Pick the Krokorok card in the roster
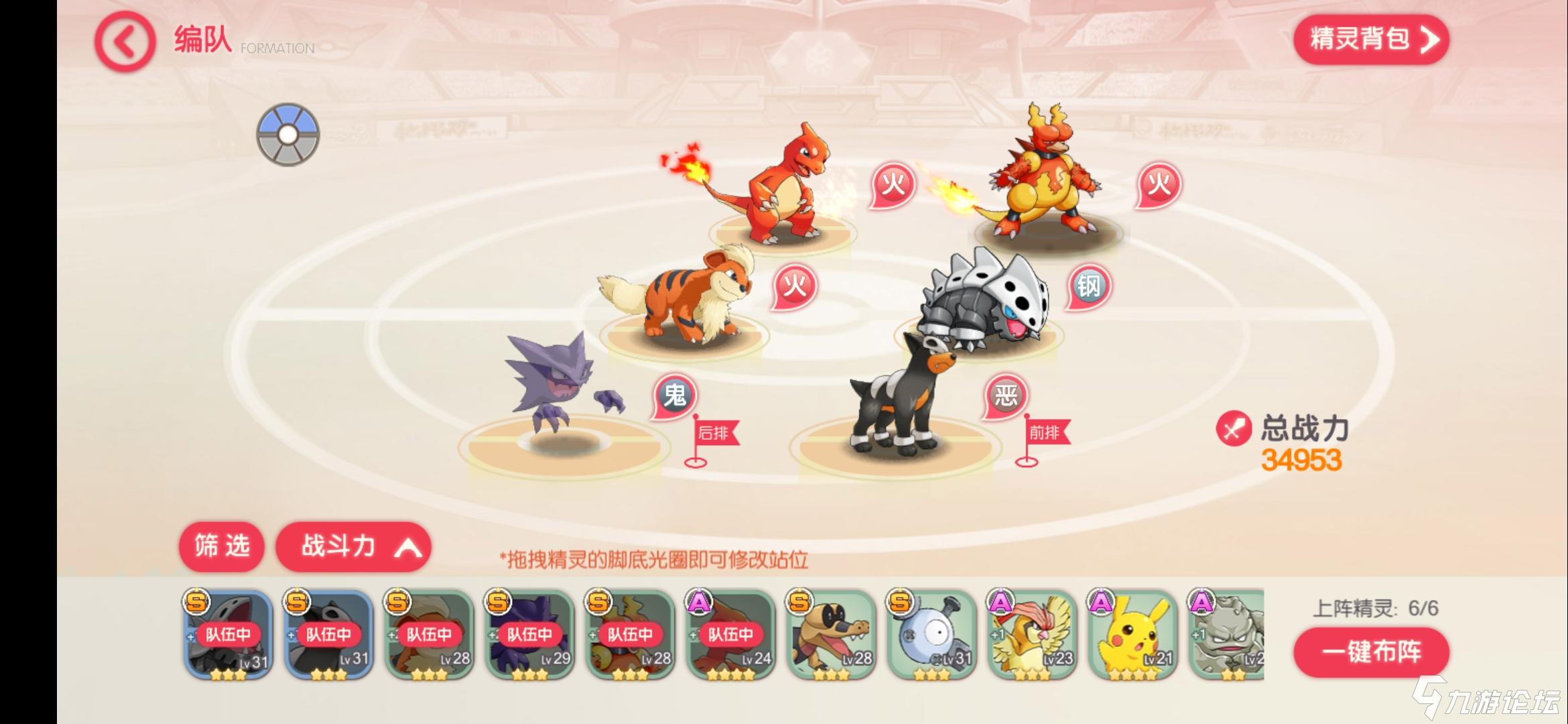The width and height of the screenshot is (1568, 724). click(x=831, y=635)
